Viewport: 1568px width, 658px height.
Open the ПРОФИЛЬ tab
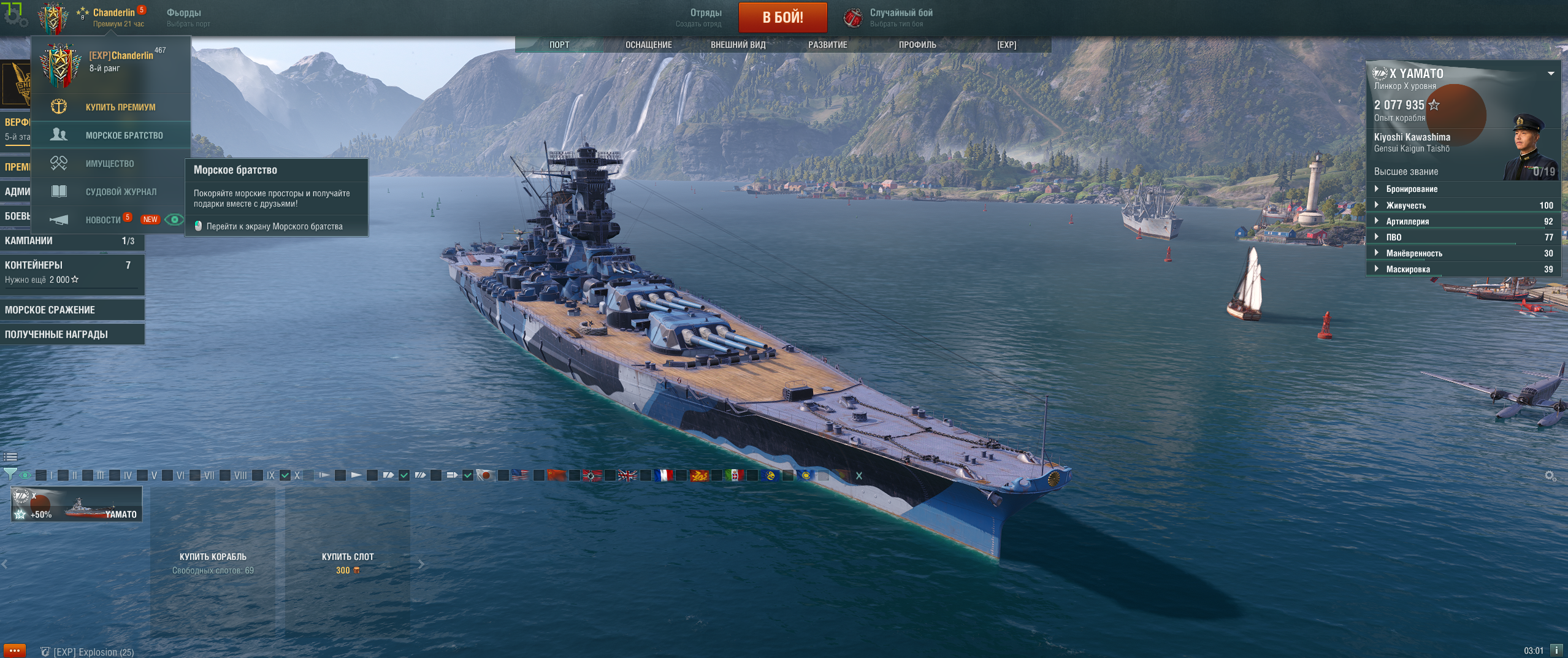[917, 45]
